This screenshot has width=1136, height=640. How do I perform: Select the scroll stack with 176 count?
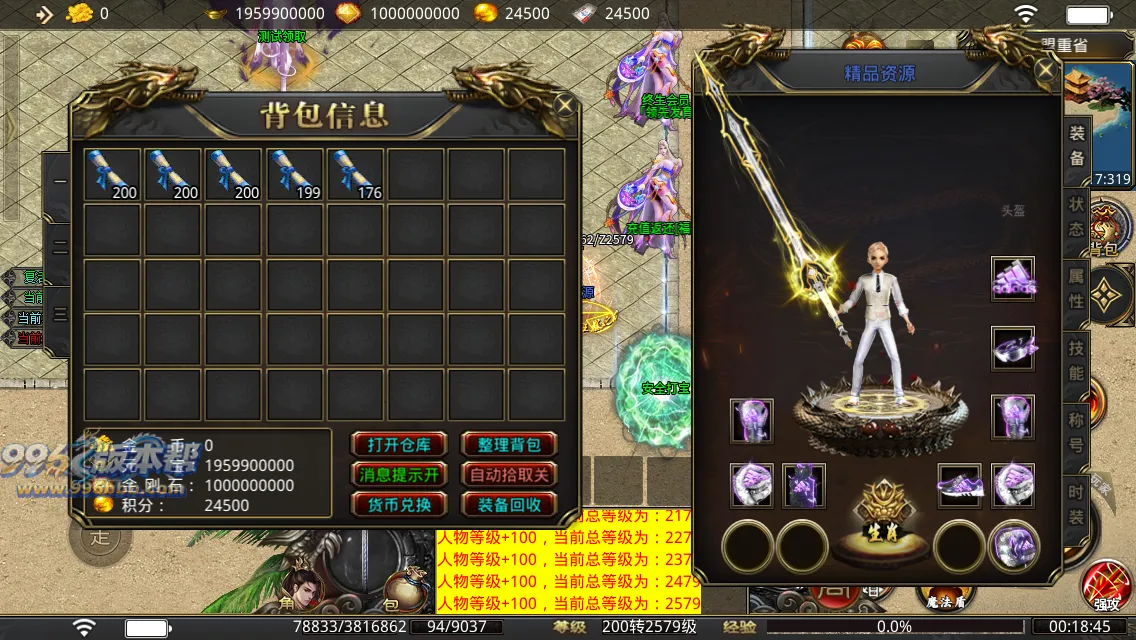(356, 174)
